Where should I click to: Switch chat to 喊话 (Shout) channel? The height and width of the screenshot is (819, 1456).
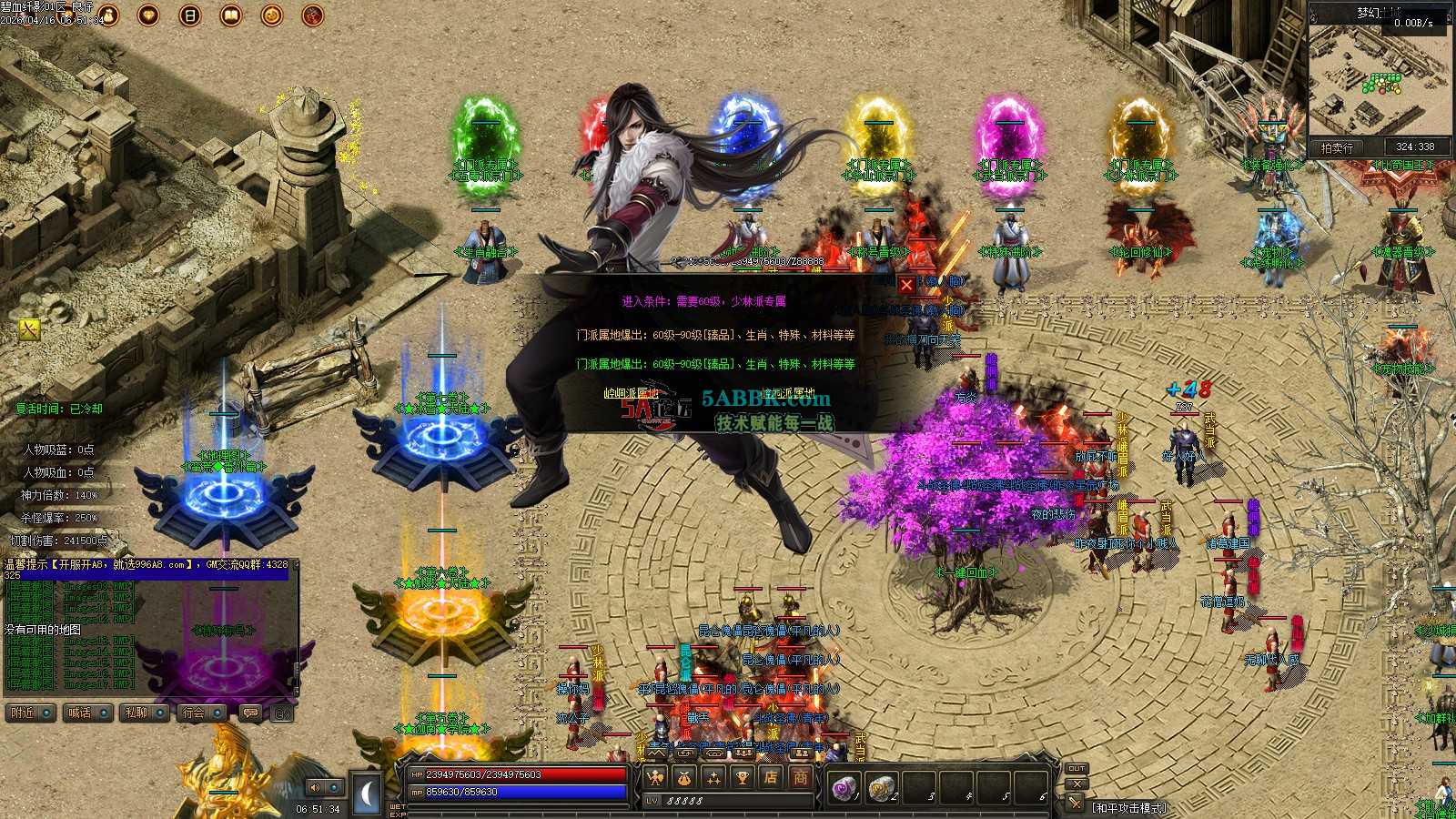[x=86, y=713]
